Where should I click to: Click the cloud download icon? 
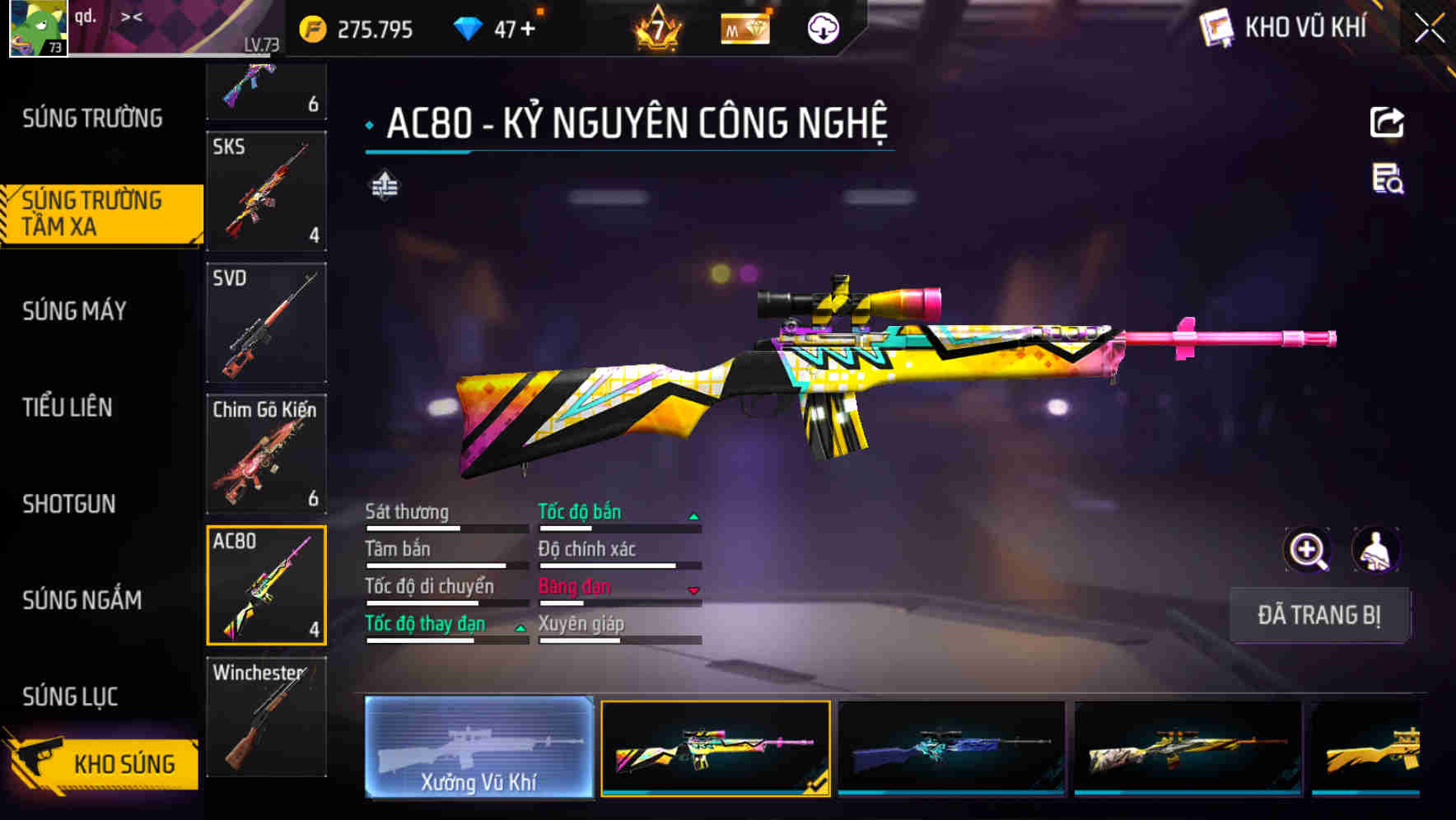tap(822, 27)
